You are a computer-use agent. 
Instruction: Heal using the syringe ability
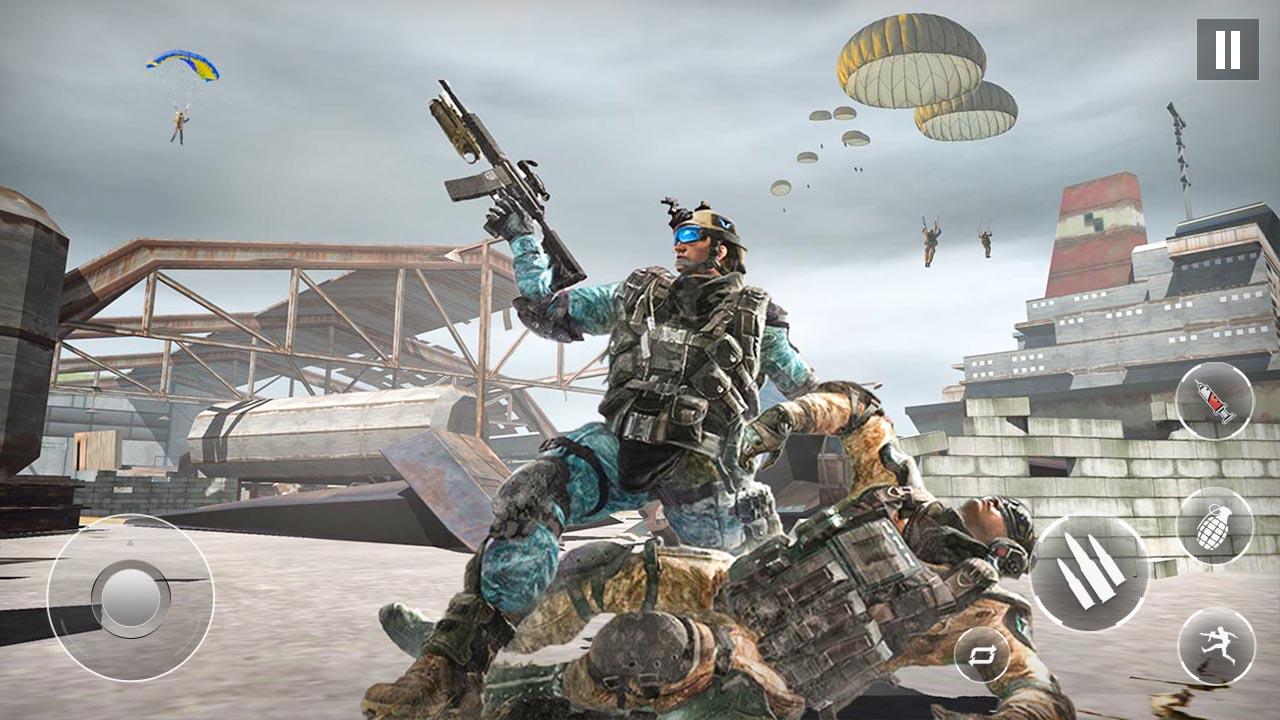click(x=1213, y=402)
